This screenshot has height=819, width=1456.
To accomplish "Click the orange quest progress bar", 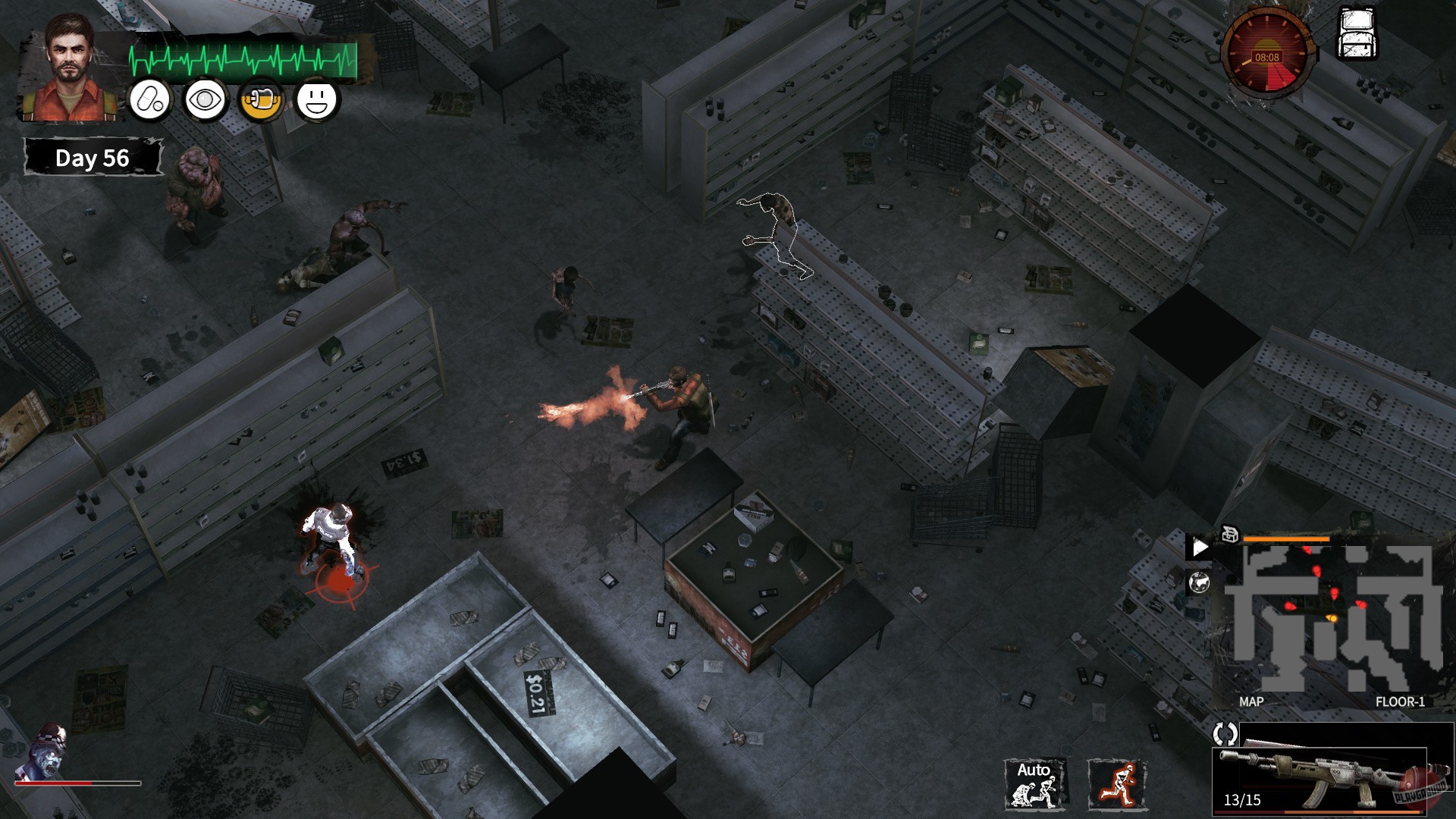I will coord(1285,538).
